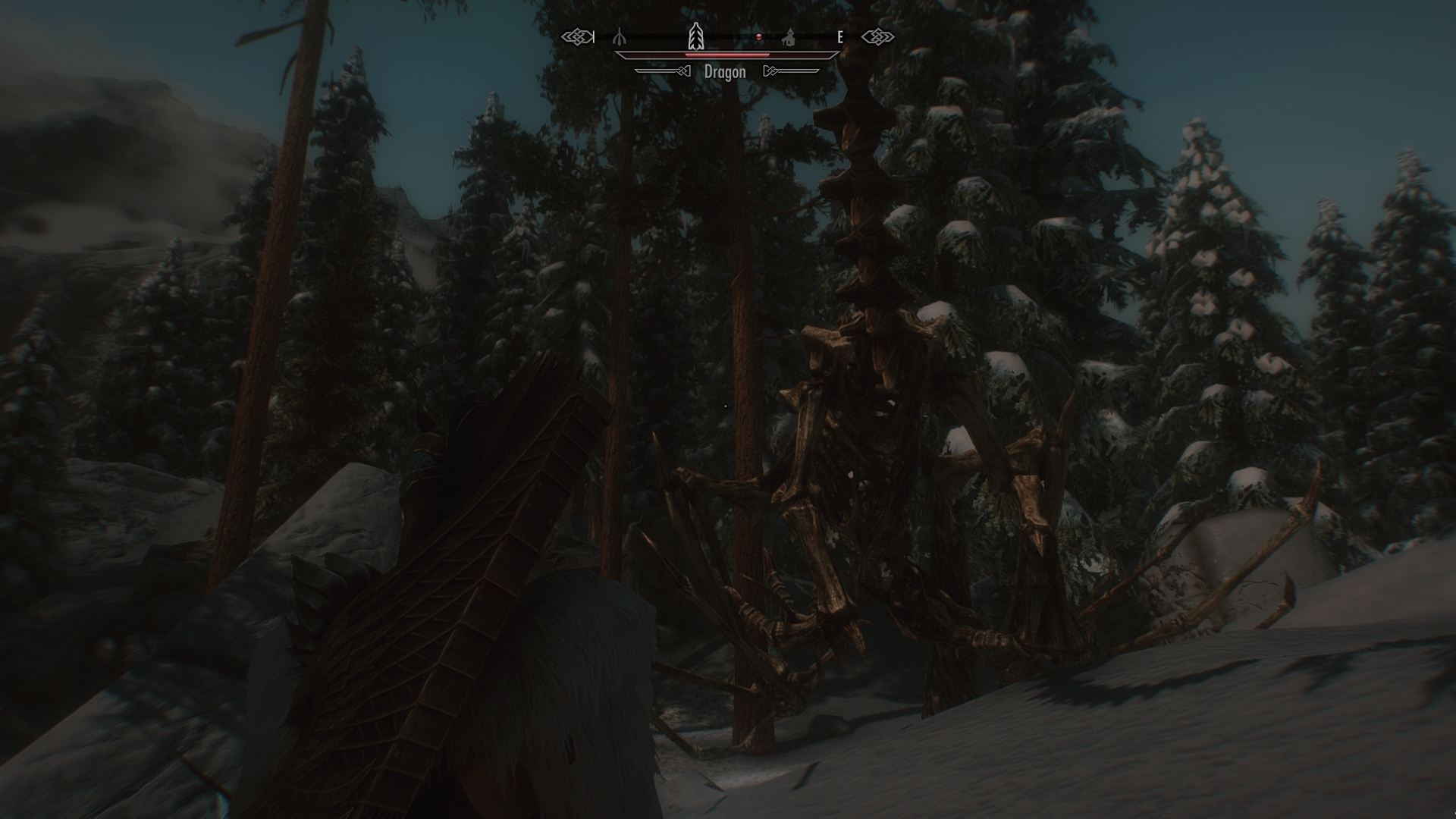The image size is (1456, 819).
Task: Select the Dragon name label
Action: tap(724, 73)
